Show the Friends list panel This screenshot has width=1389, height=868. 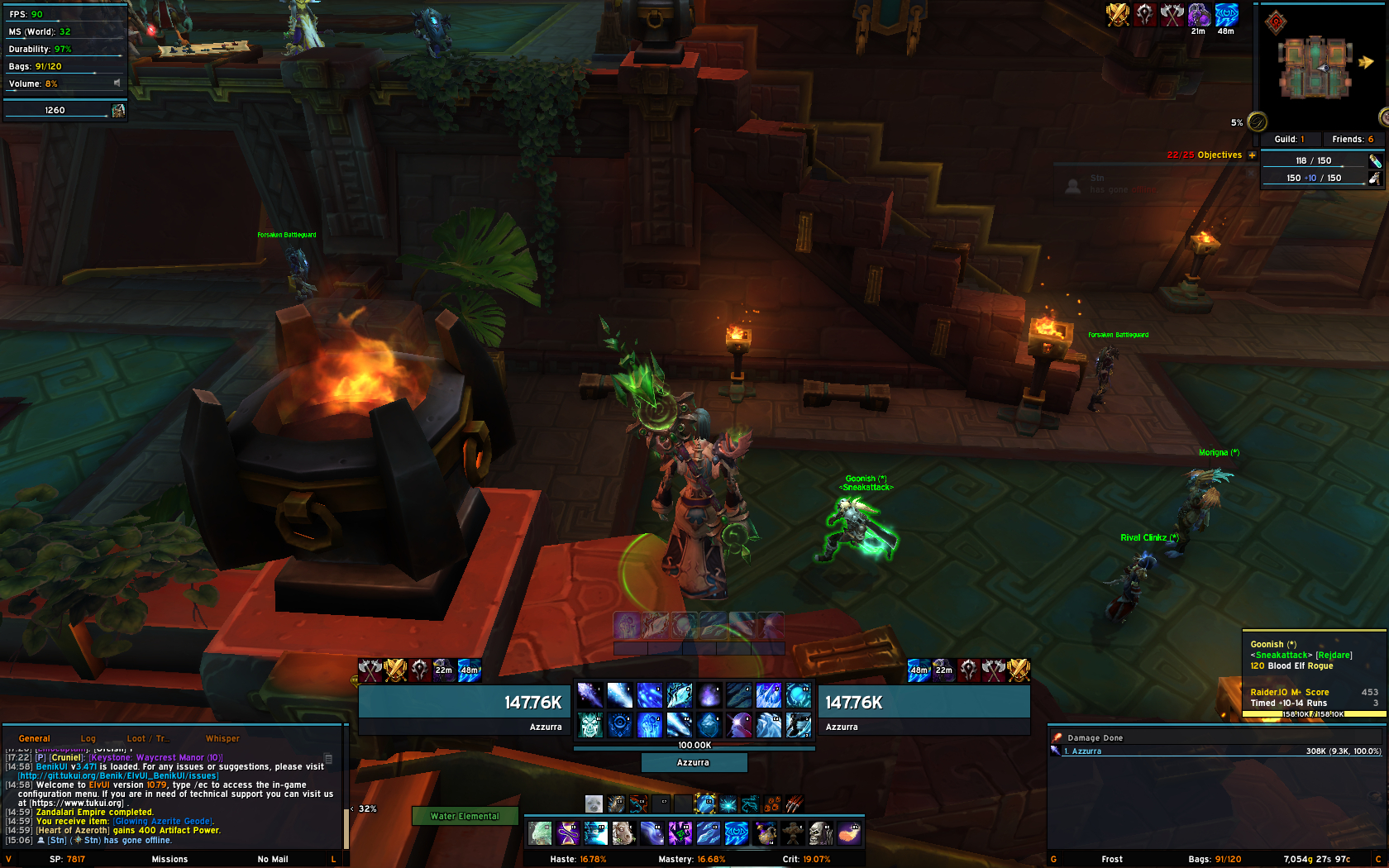coord(1353,139)
